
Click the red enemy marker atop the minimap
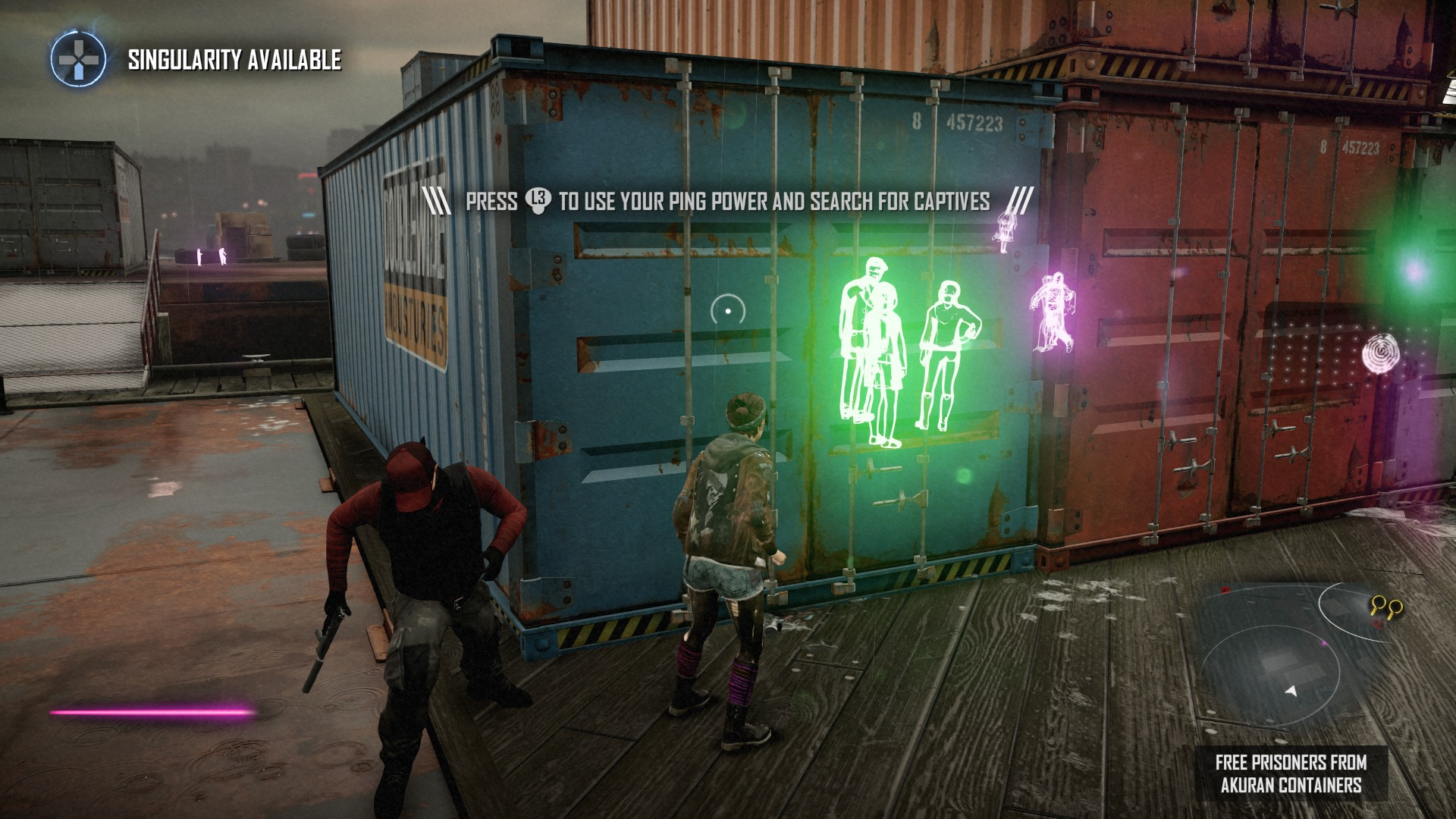pos(1225,590)
